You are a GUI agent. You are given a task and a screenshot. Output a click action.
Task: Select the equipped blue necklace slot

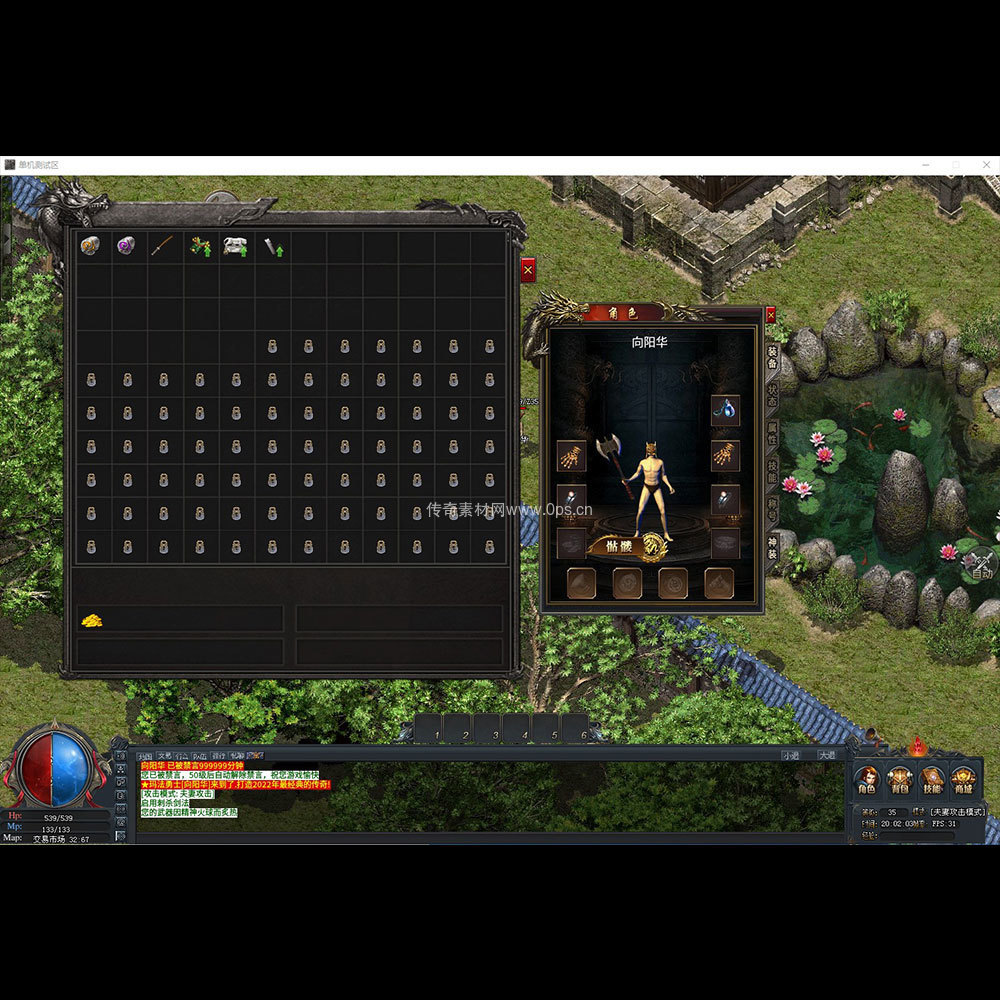click(725, 409)
